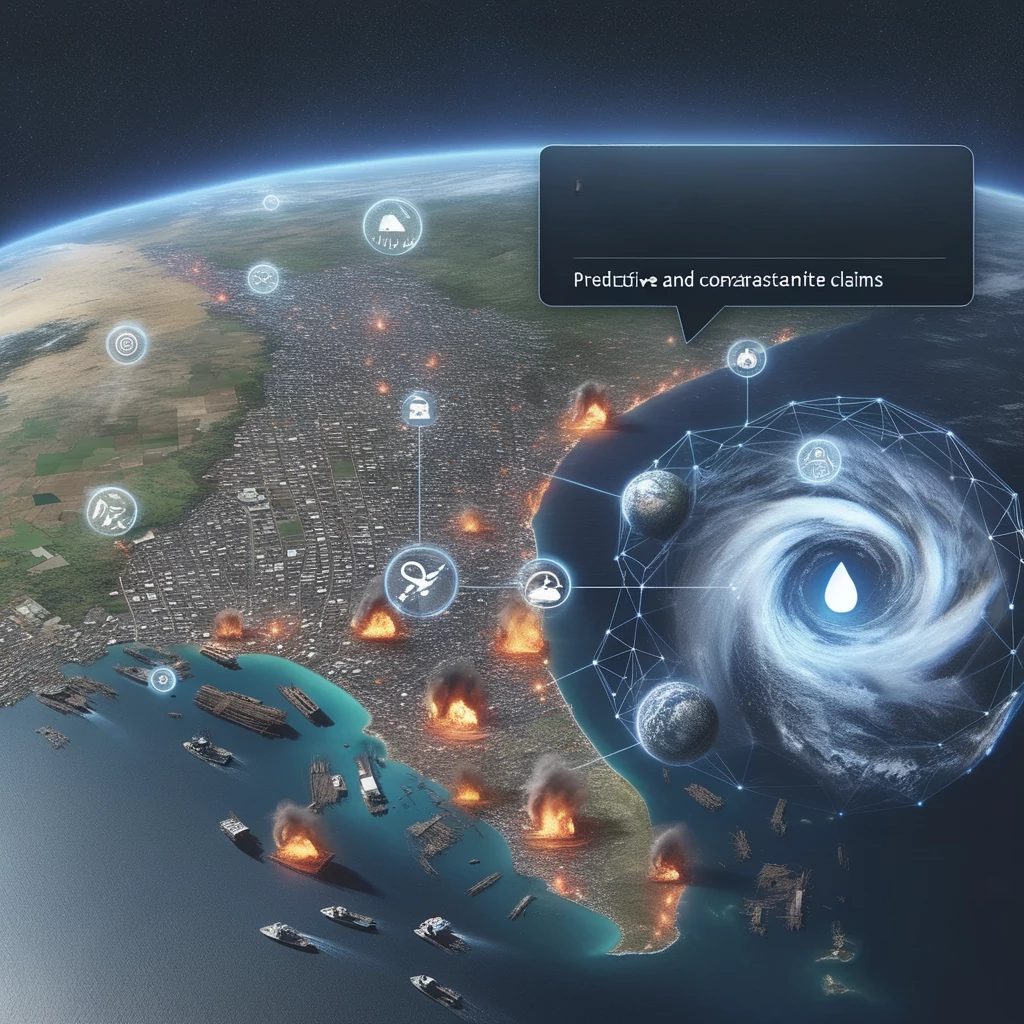This screenshot has height=1024, width=1024.
Task: Select the rocket launch marker icon
Action: click(x=421, y=581)
